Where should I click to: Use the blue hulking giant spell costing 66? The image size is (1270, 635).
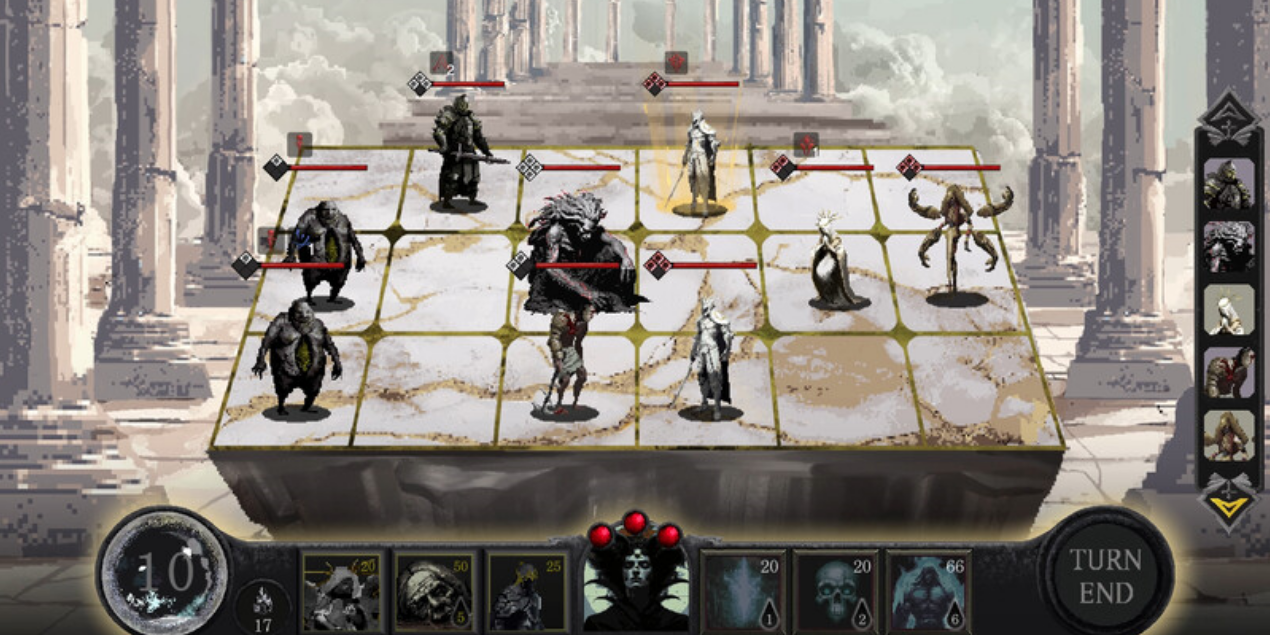(x=928, y=591)
